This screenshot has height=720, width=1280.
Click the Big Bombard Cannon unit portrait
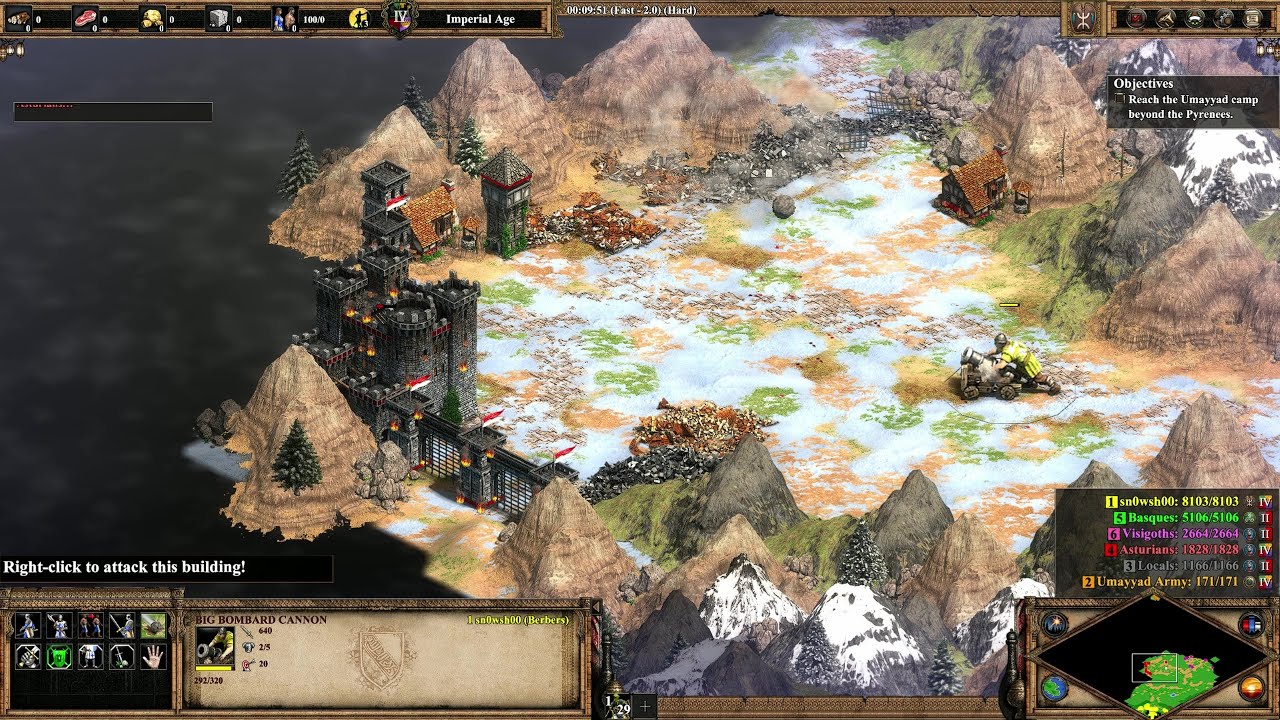(215, 647)
